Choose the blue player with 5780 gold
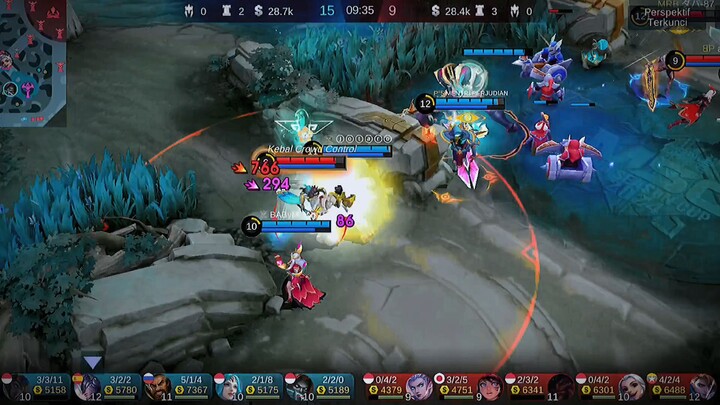Image resolution: width=720 pixels, height=405 pixels. (x=107, y=386)
